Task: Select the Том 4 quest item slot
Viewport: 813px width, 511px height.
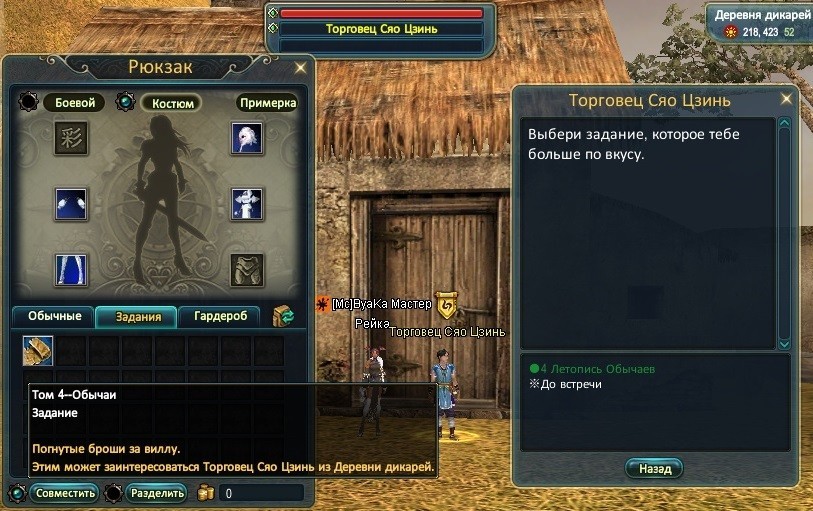Action: [x=38, y=350]
